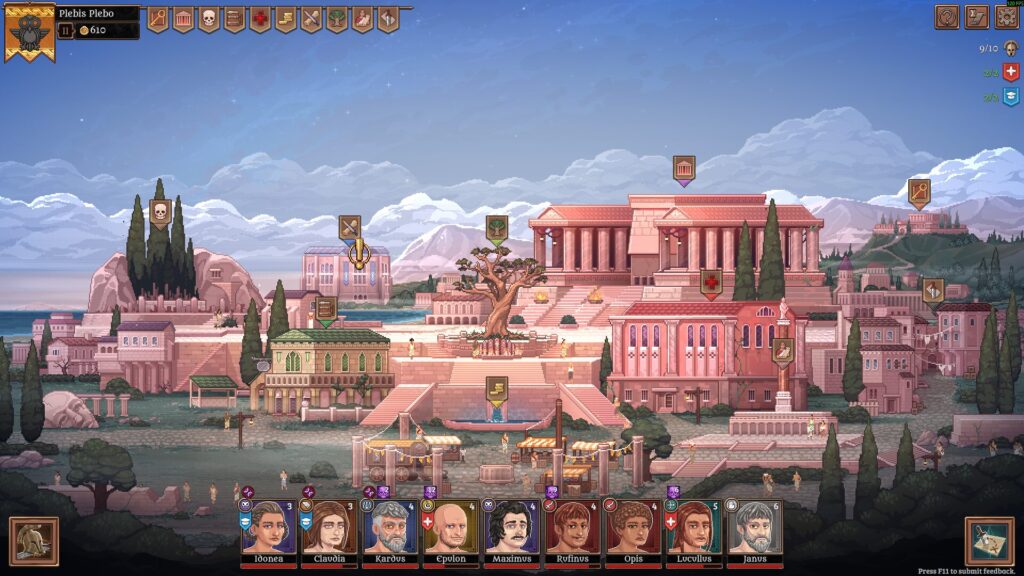Open the laurel scroll button beside help
The image size is (1024, 576).
point(976,17)
